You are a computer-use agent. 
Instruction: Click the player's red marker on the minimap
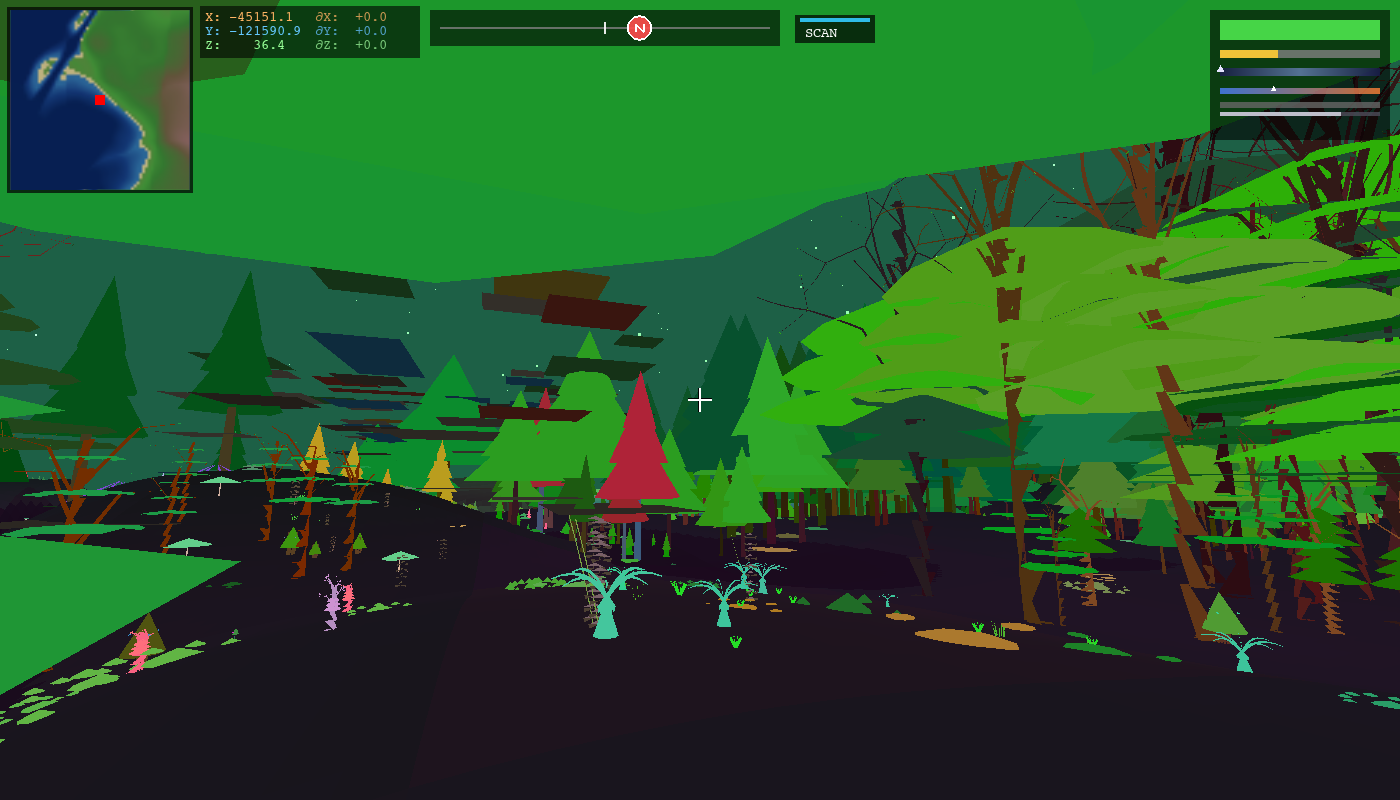pos(100,100)
